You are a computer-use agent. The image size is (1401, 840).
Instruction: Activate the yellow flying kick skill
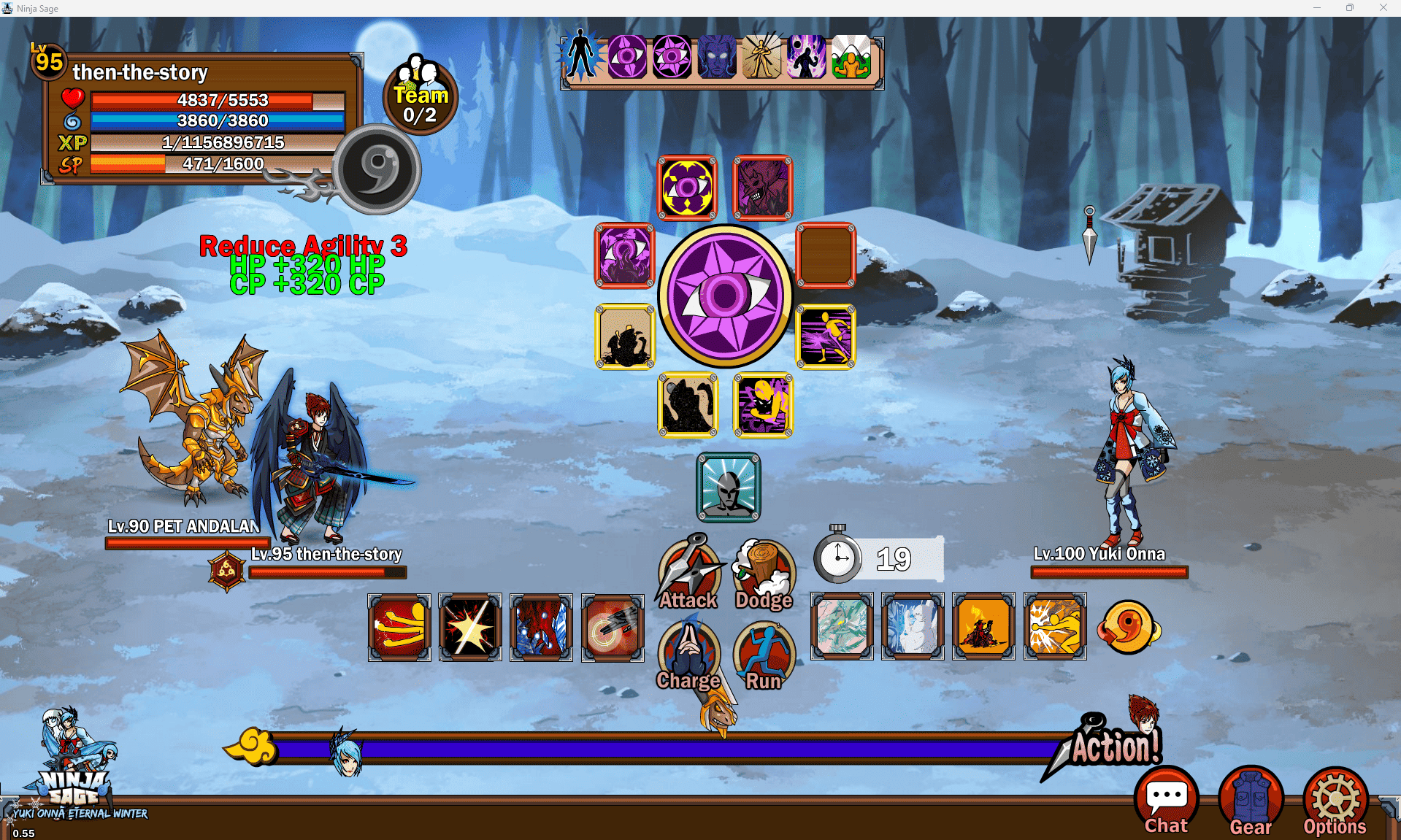point(1055,627)
